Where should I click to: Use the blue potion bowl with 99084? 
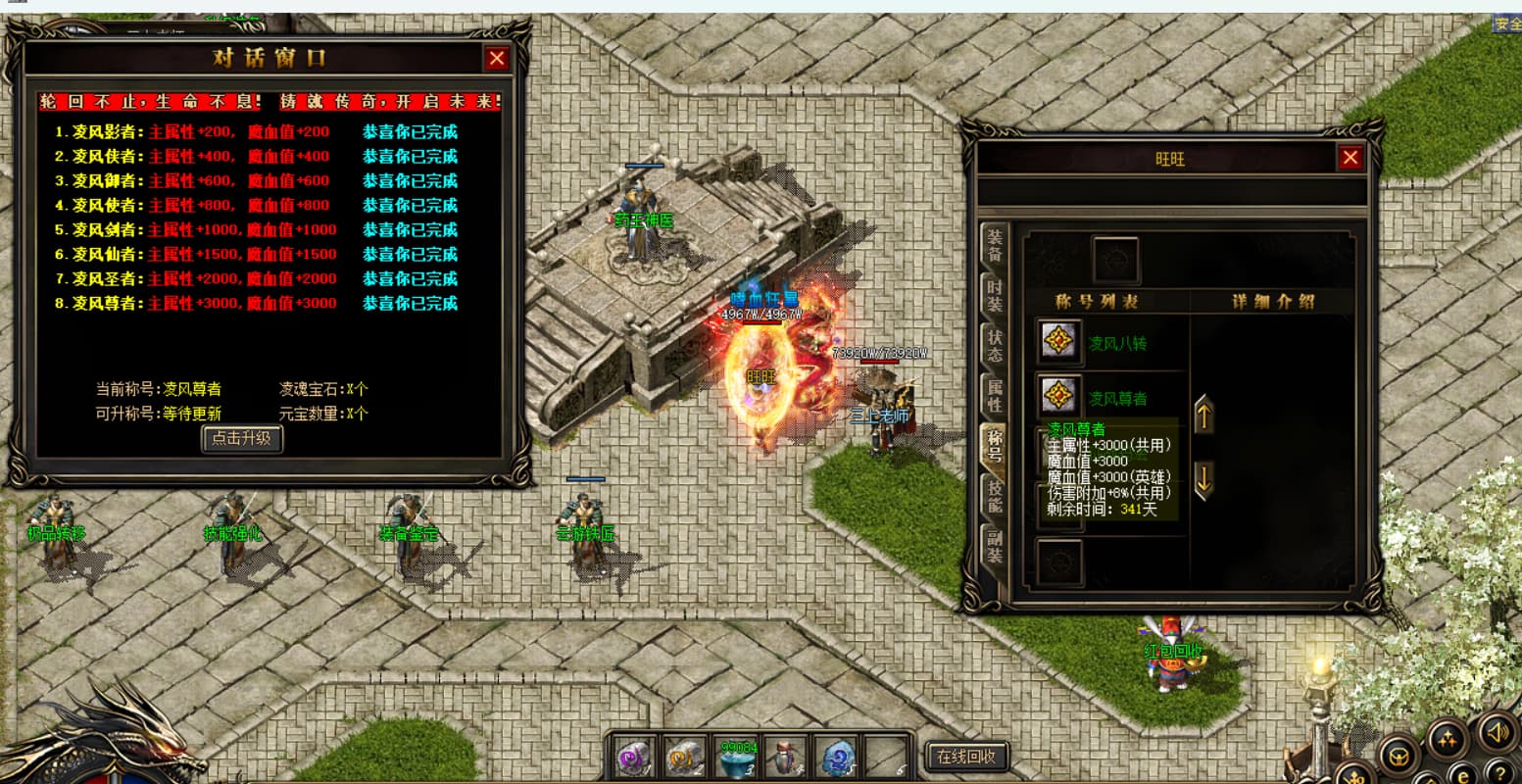click(x=736, y=759)
